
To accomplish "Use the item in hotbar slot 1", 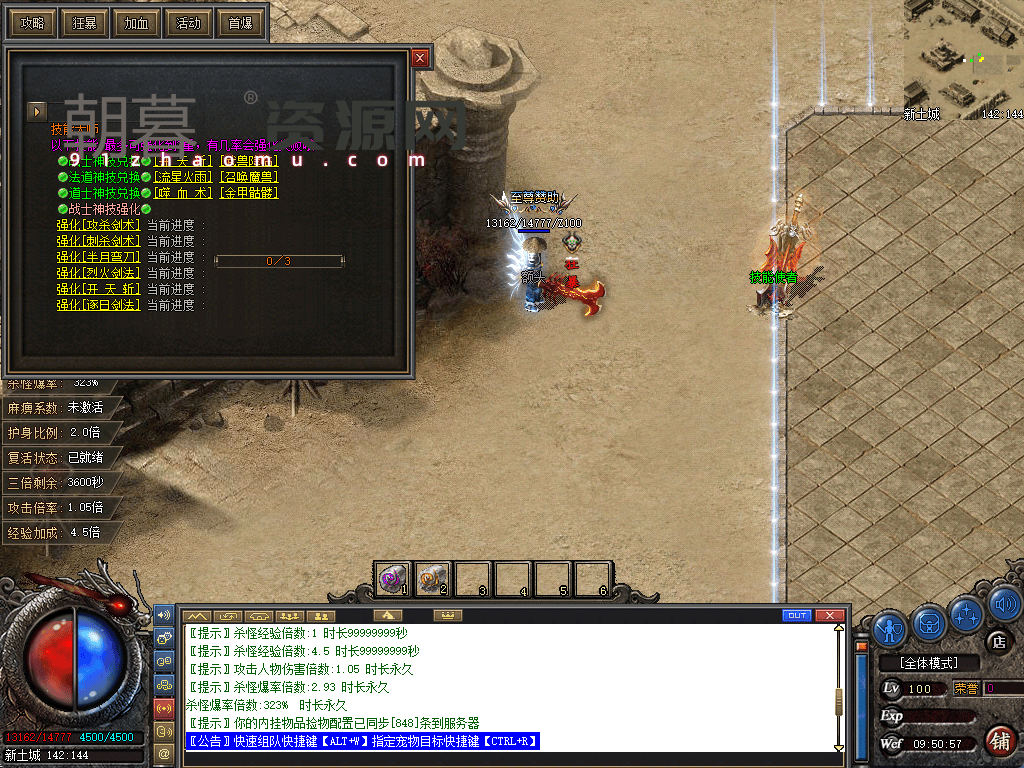I will [391, 579].
